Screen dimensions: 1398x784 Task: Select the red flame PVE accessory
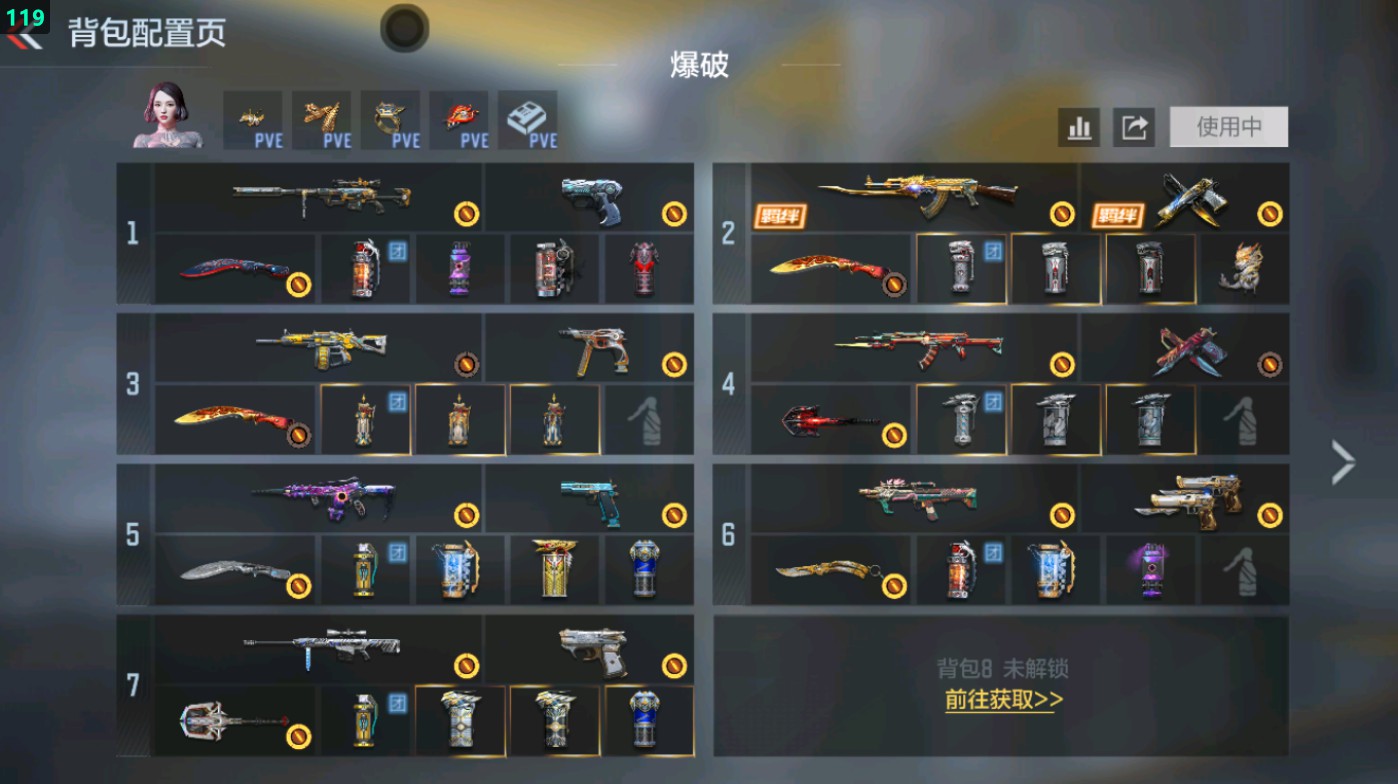[x=458, y=118]
